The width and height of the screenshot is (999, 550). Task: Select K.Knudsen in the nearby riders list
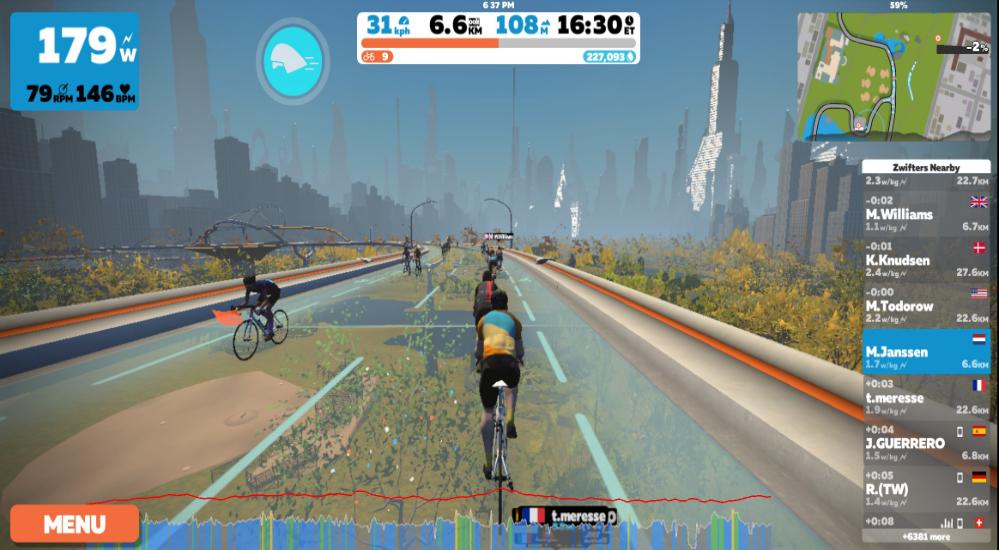(x=926, y=260)
